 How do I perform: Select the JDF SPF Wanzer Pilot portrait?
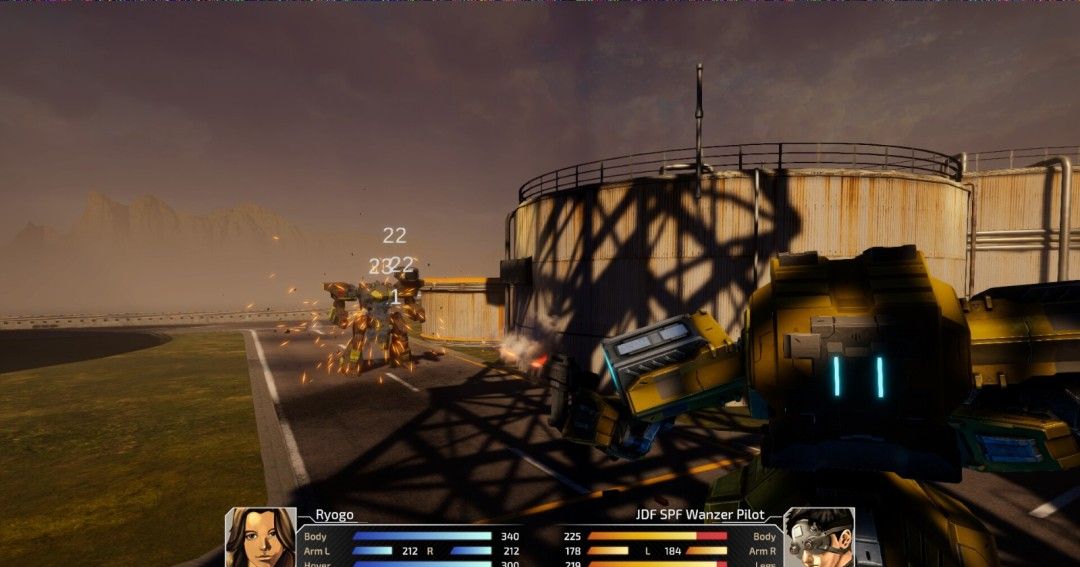(x=818, y=538)
